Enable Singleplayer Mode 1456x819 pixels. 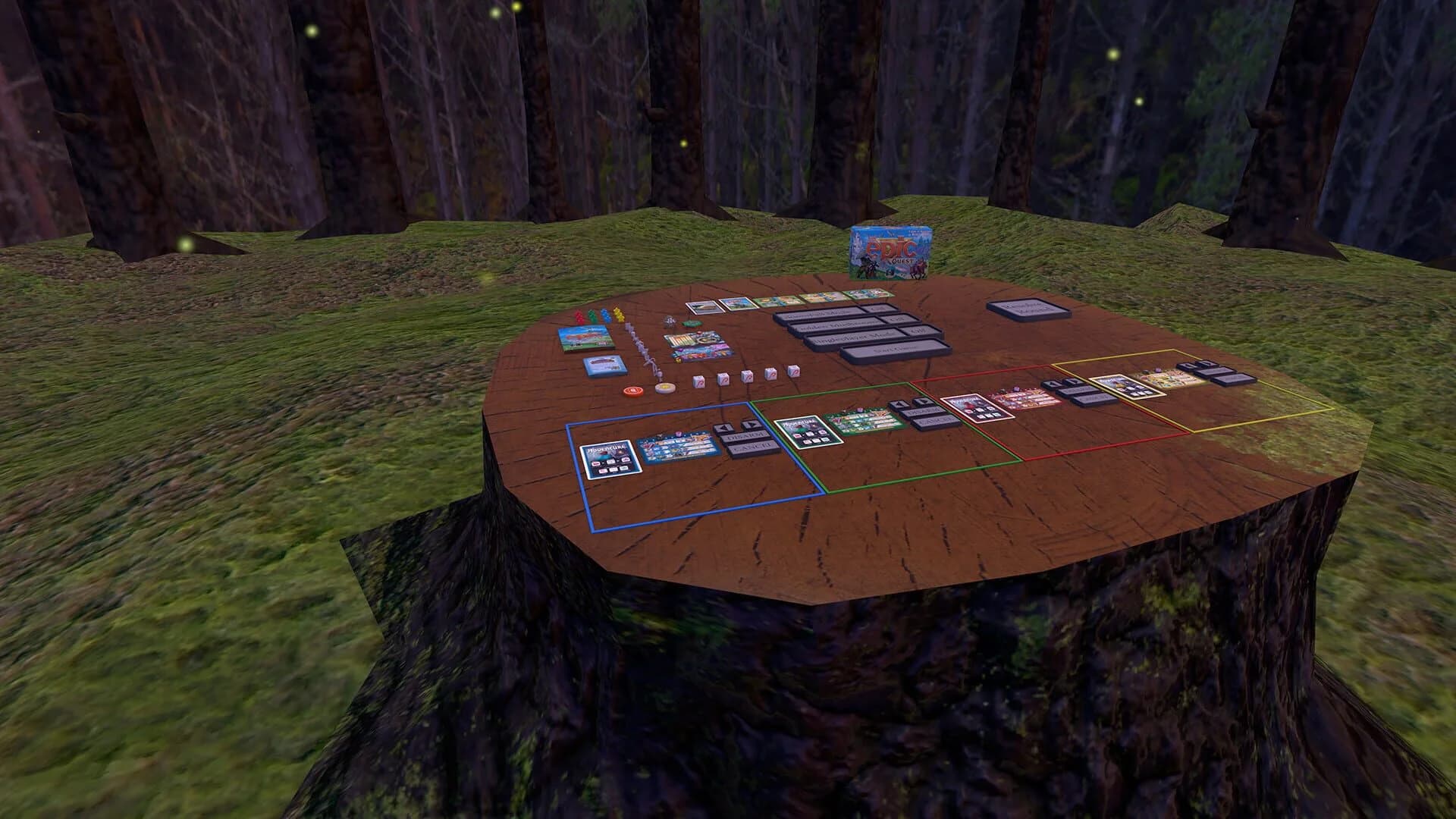click(x=912, y=332)
